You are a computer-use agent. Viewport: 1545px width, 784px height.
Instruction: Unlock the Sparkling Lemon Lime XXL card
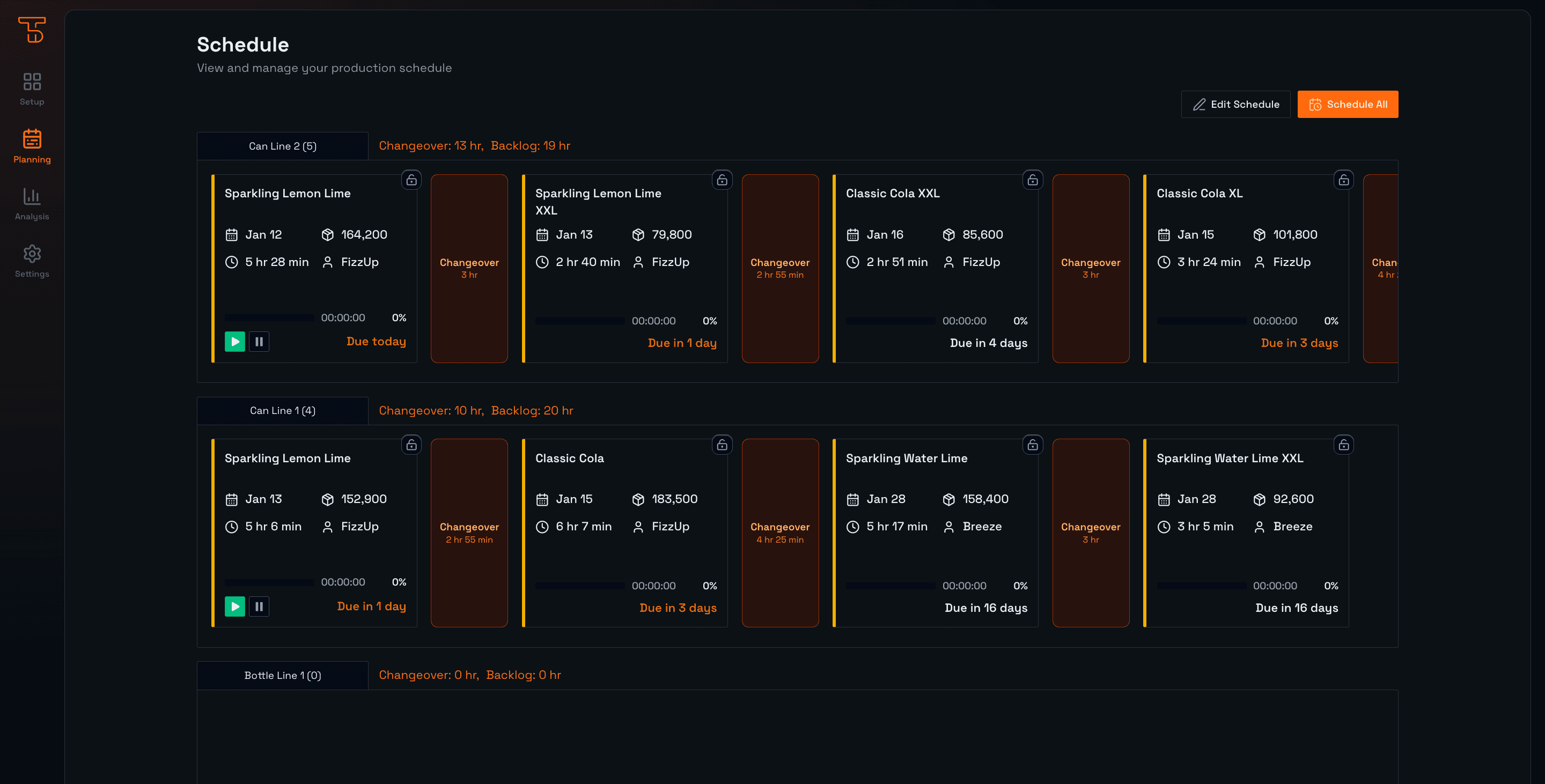pyautogui.click(x=723, y=180)
